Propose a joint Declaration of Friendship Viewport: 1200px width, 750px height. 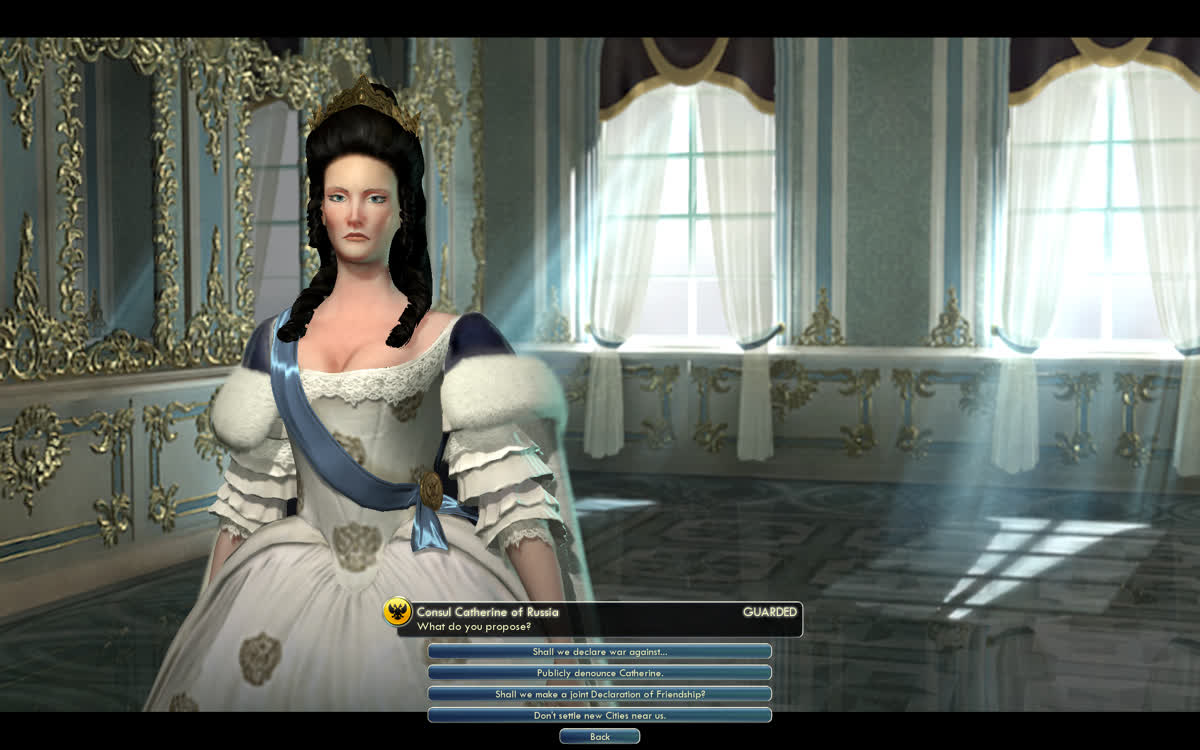pos(599,694)
